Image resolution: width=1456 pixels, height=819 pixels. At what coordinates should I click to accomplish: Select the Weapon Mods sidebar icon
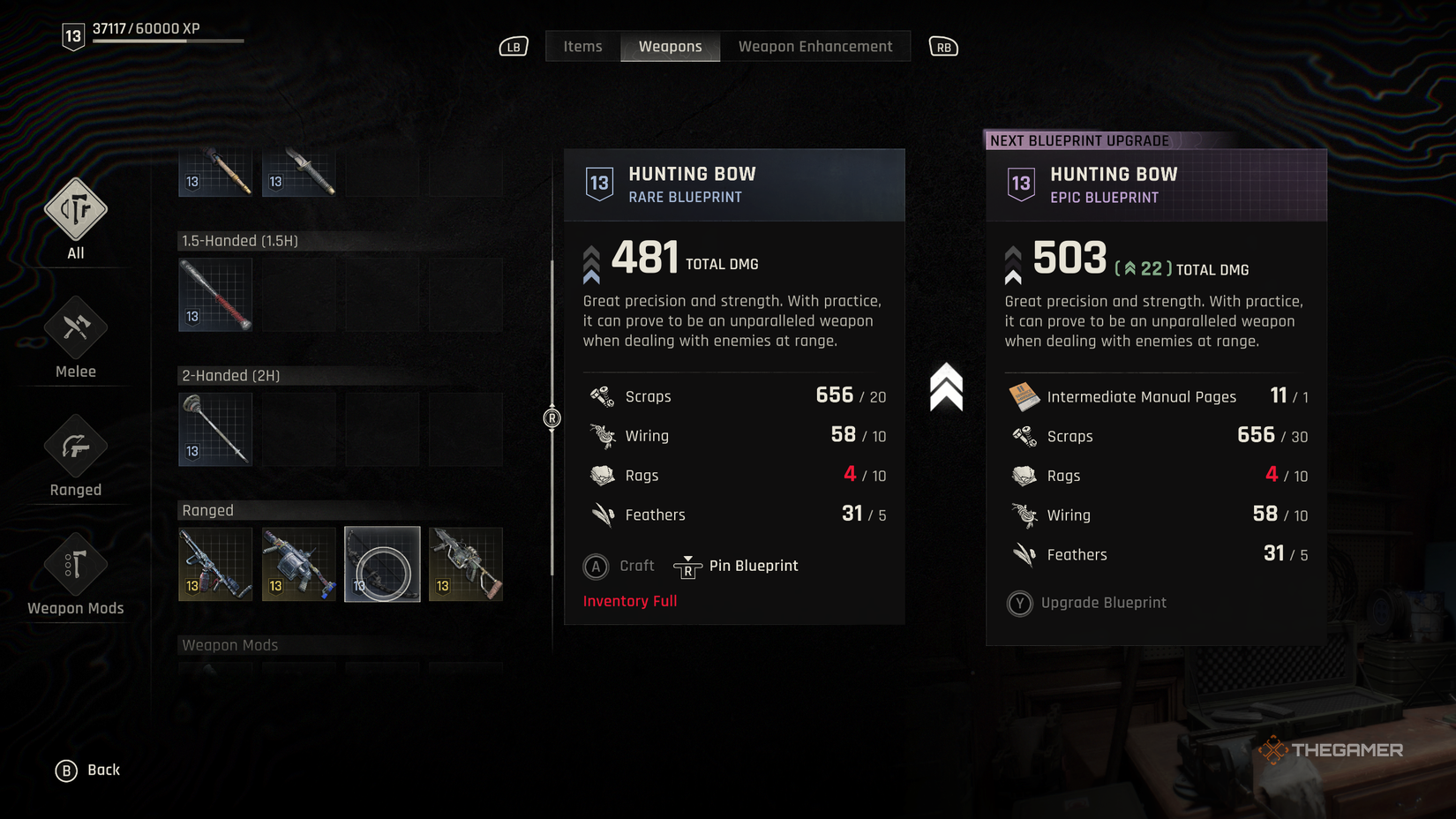click(x=74, y=565)
